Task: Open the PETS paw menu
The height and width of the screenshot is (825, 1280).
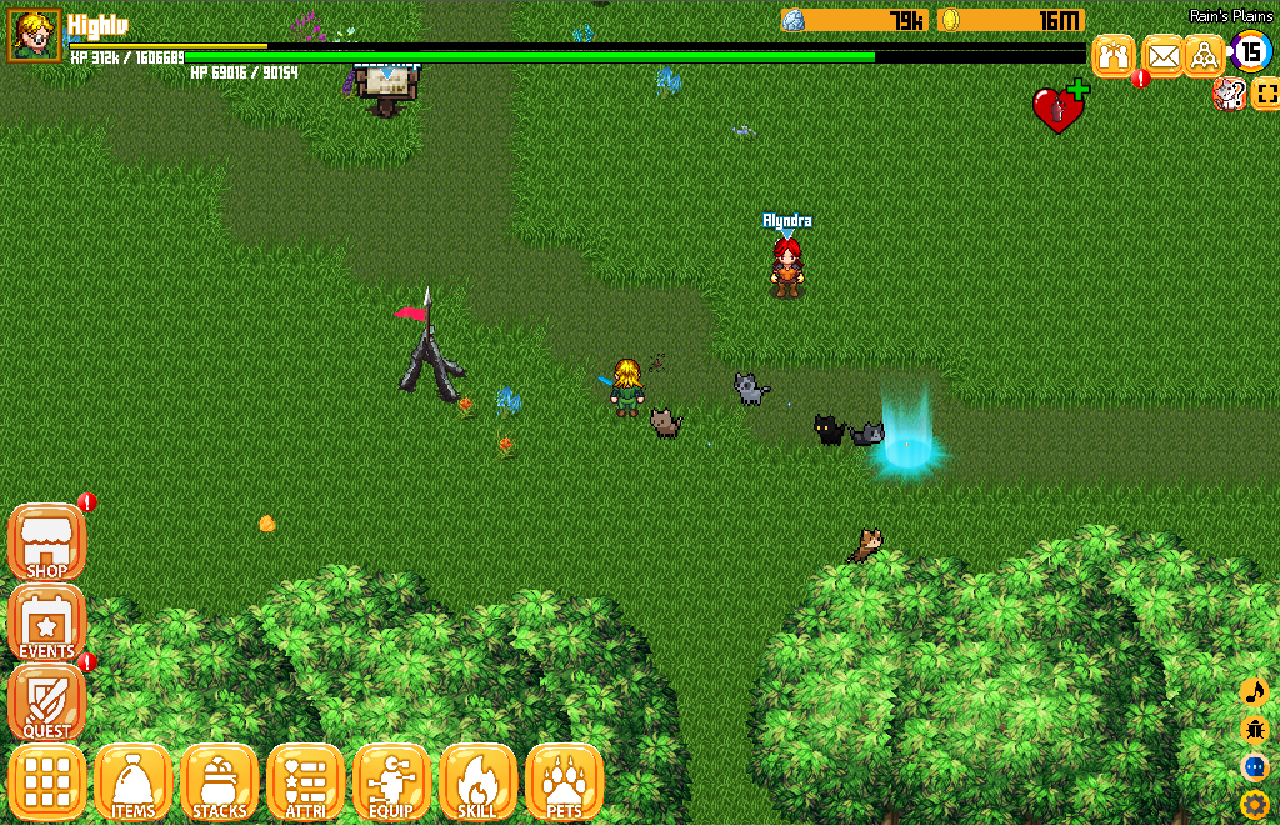Action: (564, 782)
